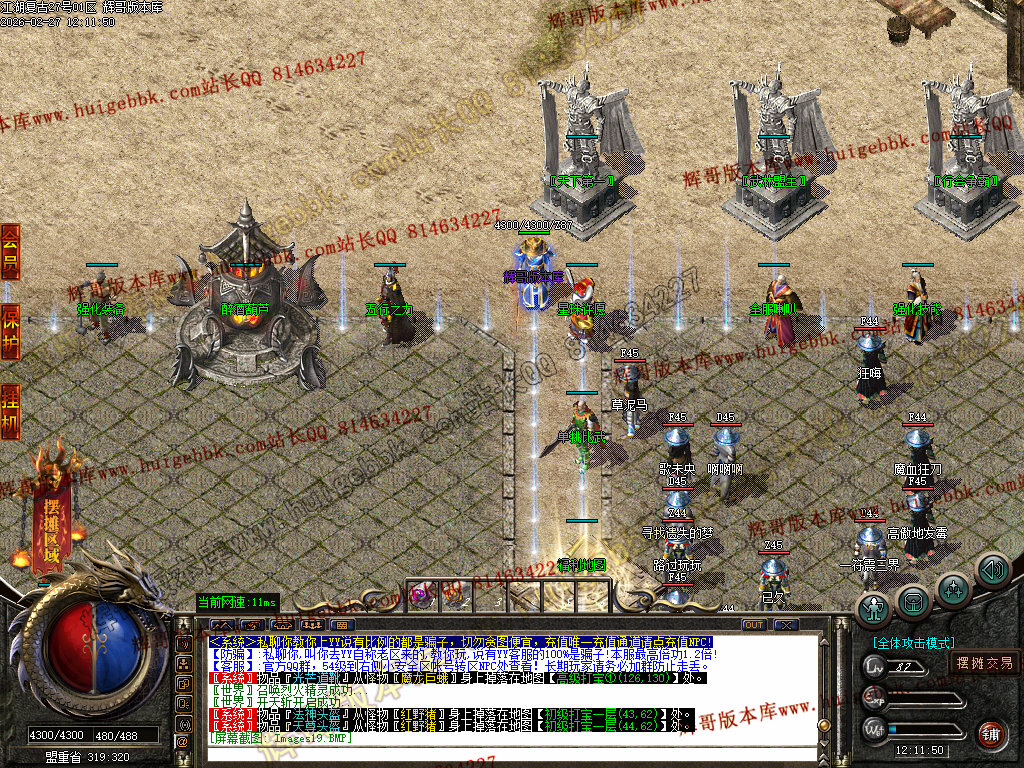Select the first belt slot with purple orb
The height and width of the screenshot is (768, 1024).
(x=422, y=595)
